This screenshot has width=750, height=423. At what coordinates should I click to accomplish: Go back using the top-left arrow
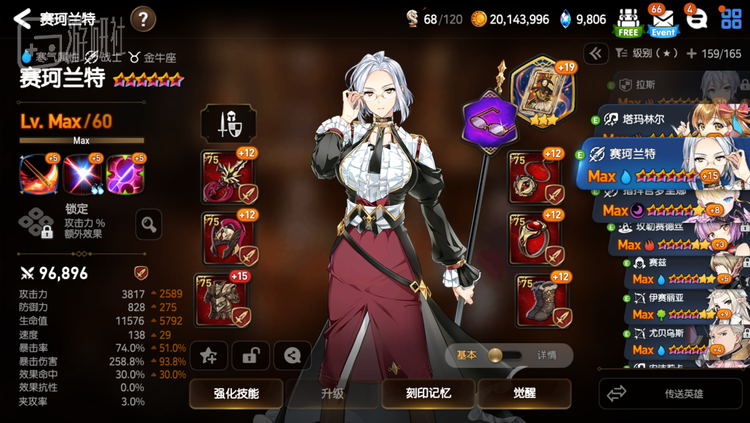click(22, 18)
